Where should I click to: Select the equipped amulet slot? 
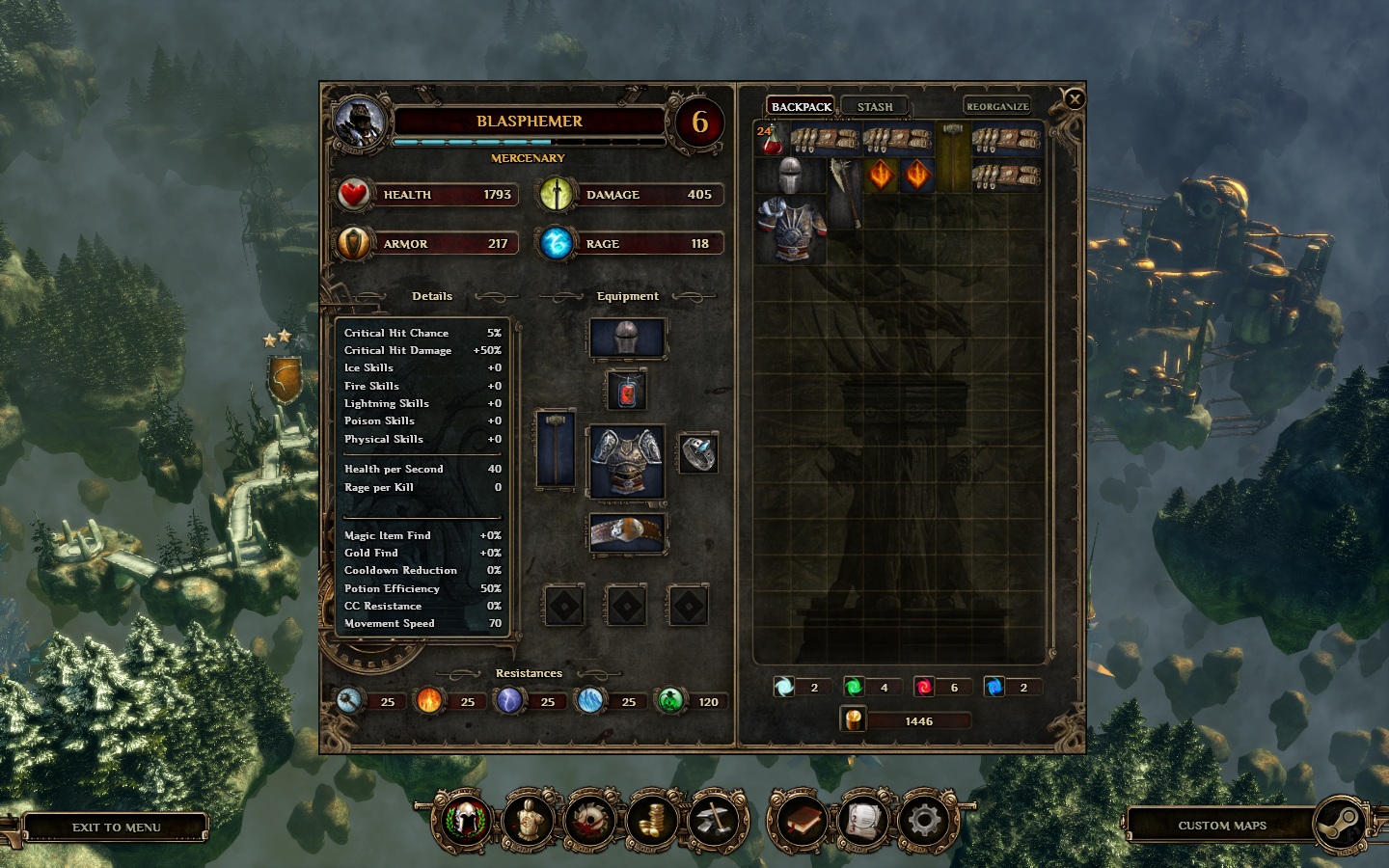(x=627, y=391)
